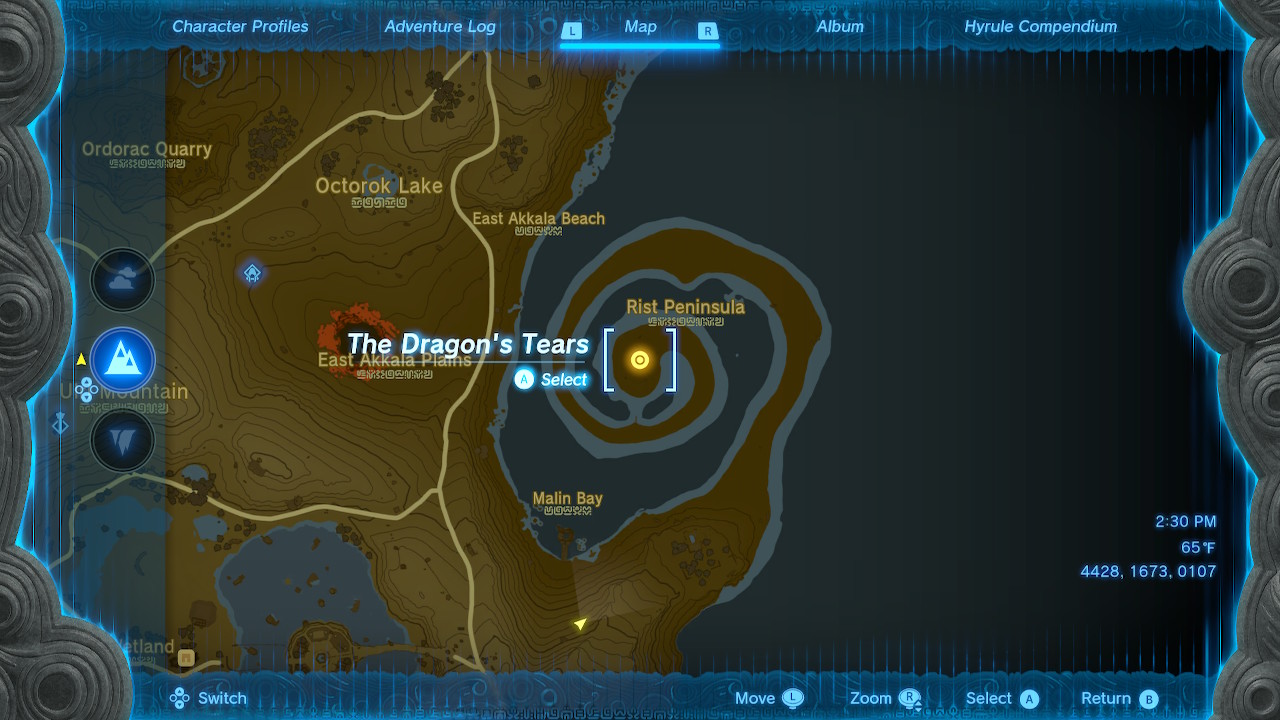
Task: Click the L shoulder button icon
Action: (x=573, y=32)
